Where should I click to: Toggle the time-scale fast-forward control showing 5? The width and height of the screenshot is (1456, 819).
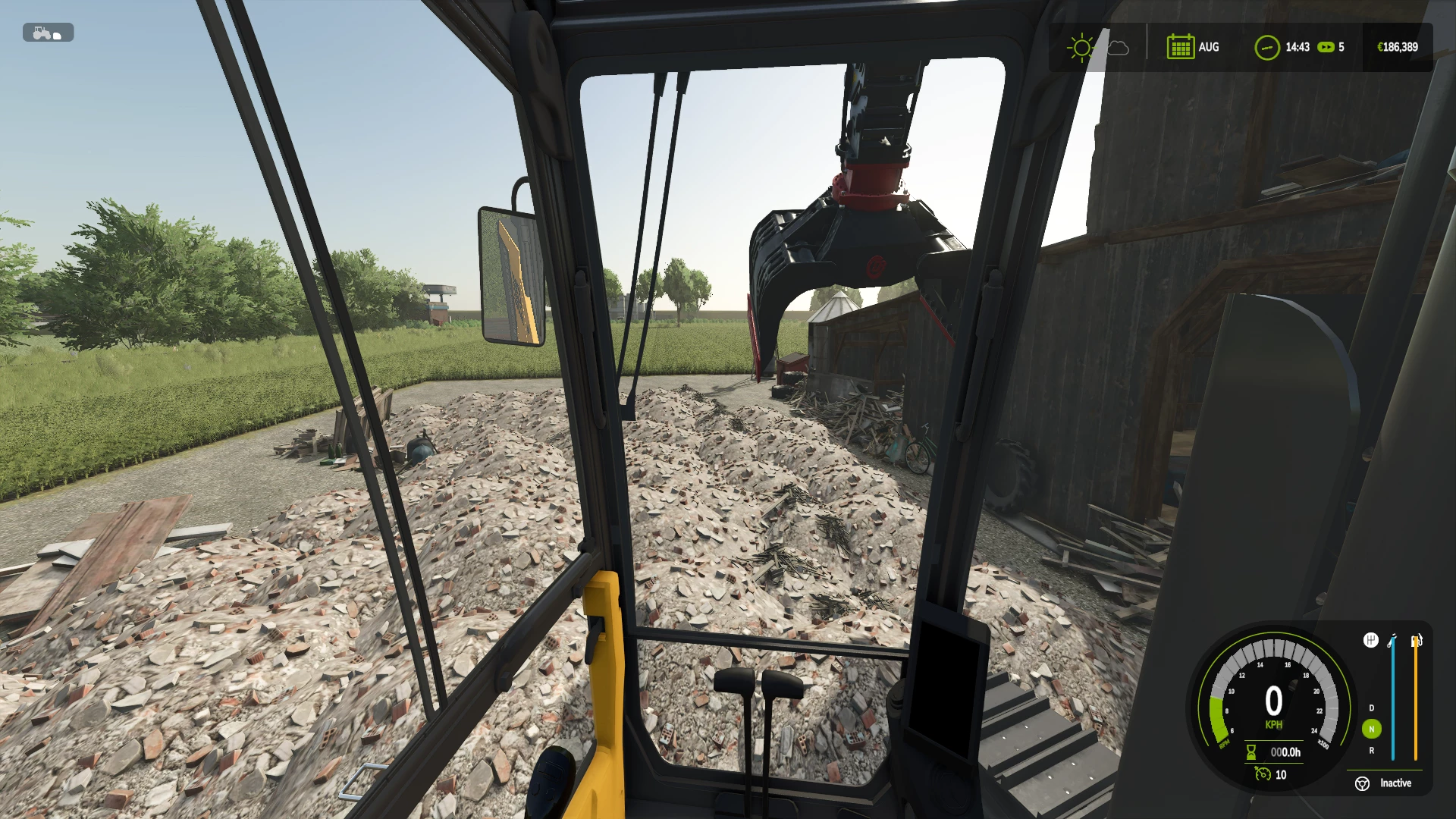pos(1326,47)
